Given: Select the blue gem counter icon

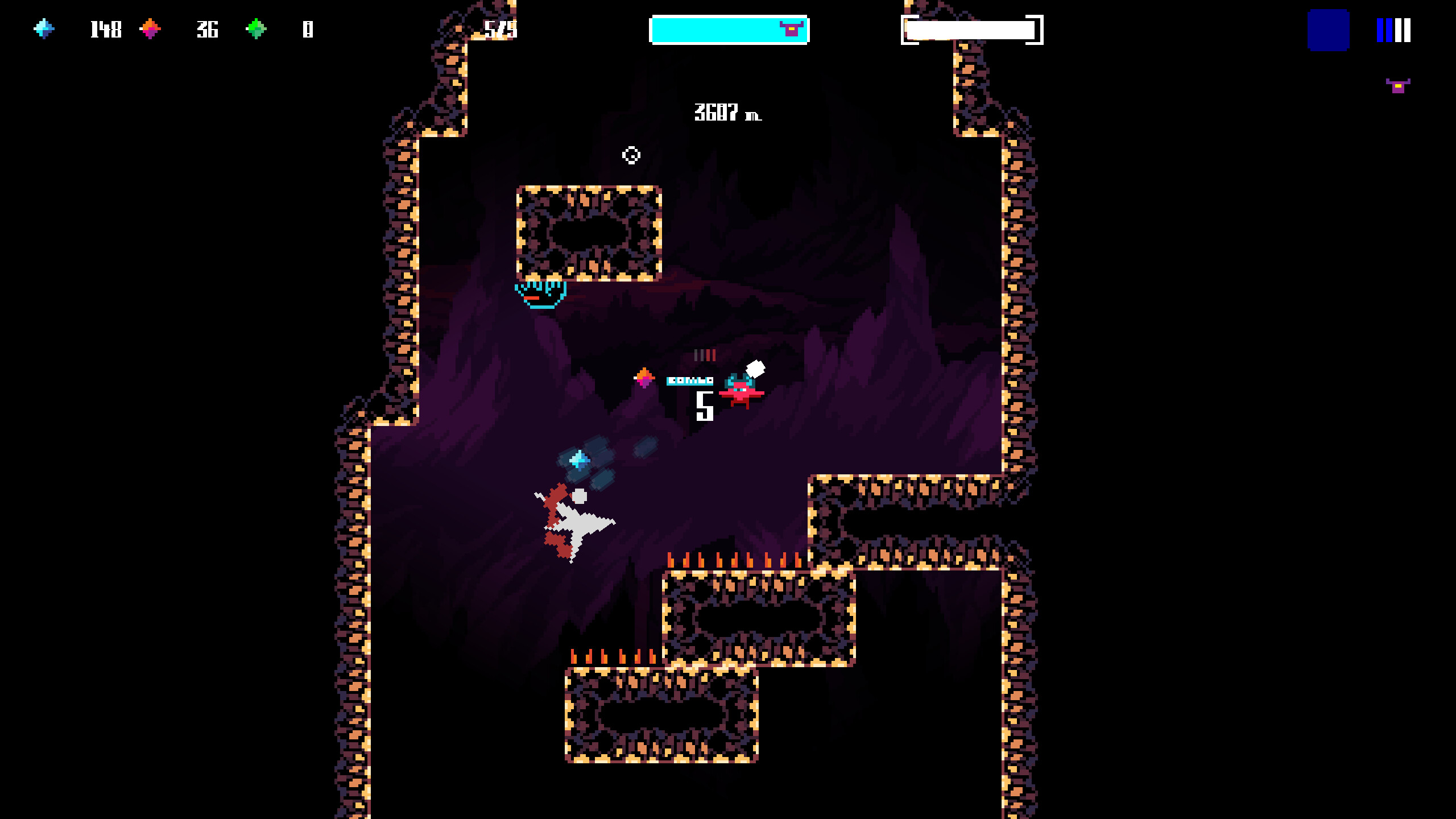Looking at the screenshot, I should [45, 29].
